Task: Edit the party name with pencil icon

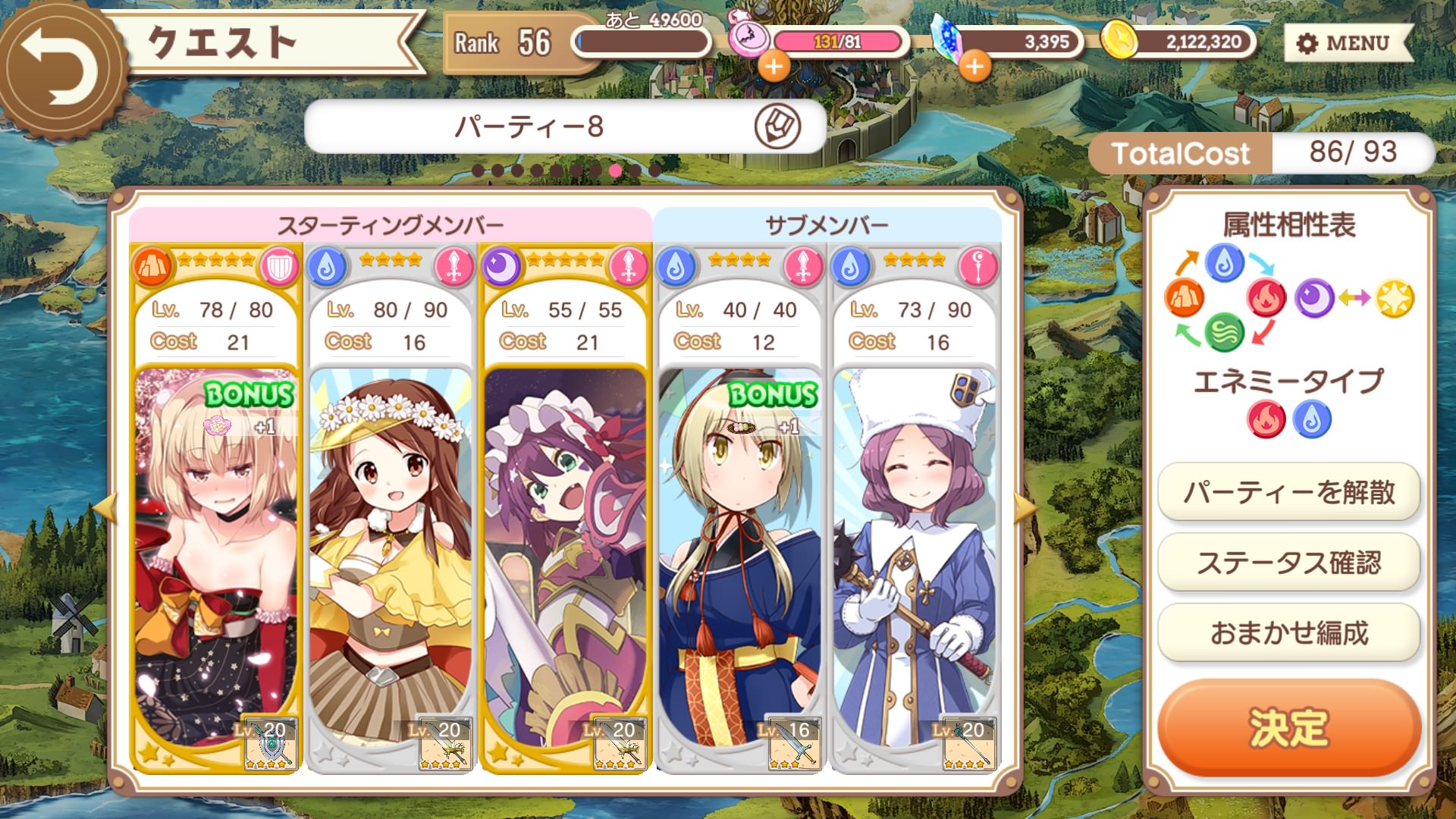Action: click(x=777, y=126)
